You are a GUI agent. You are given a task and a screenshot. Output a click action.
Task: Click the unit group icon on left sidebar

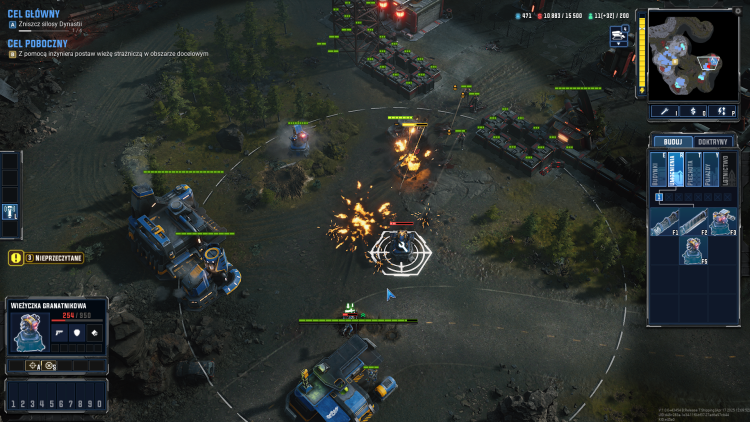(x=9, y=212)
